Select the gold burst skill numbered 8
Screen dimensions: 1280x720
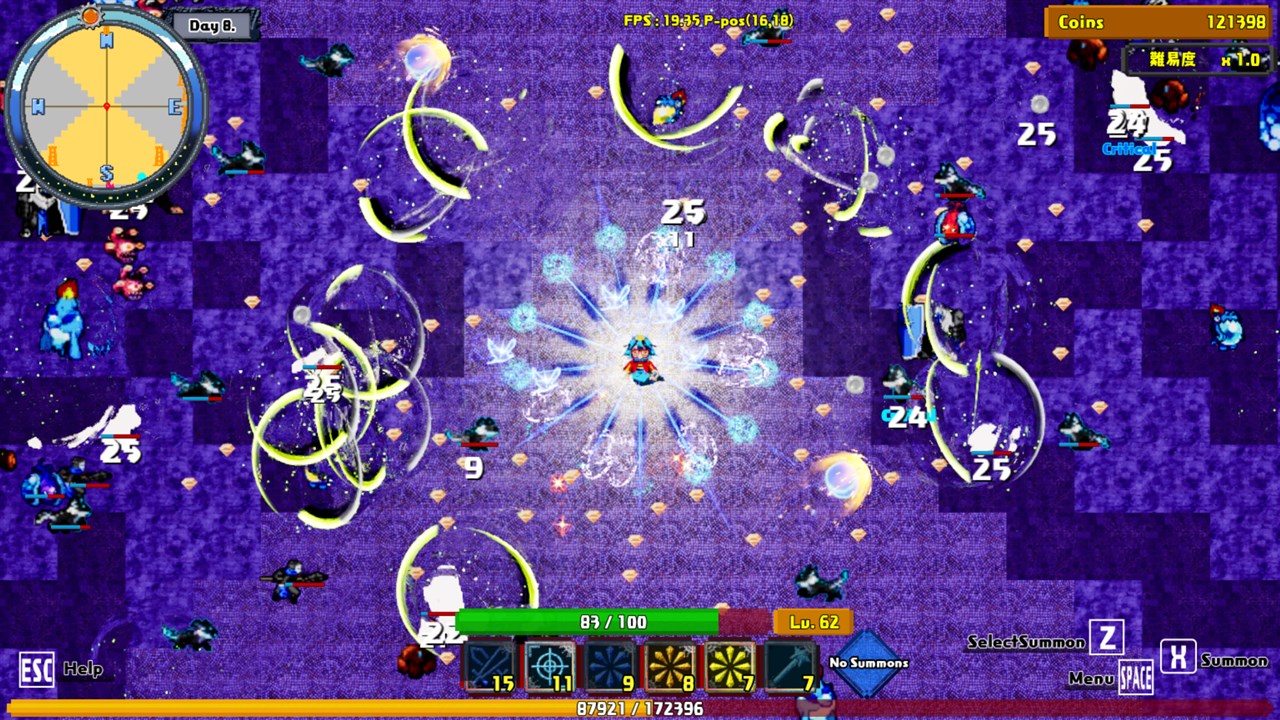(670, 666)
